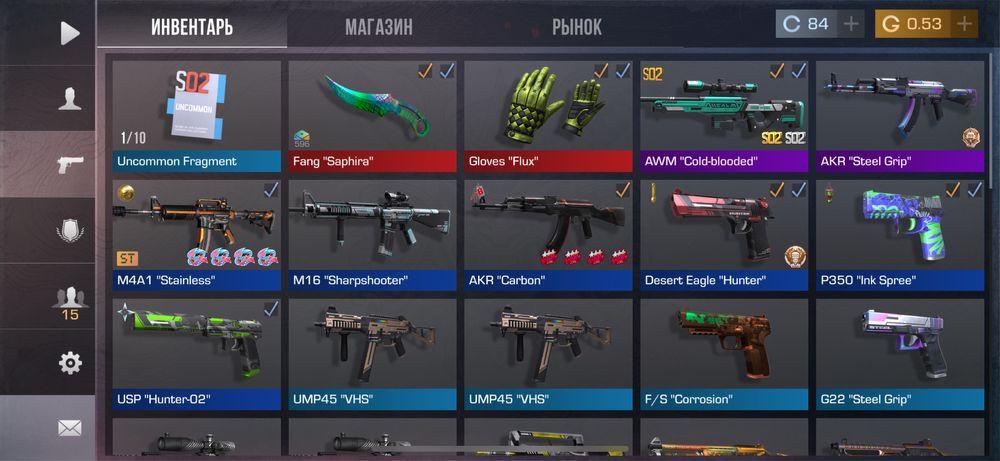
Task: Select the Gloves "Flux" item
Action: click(x=548, y=116)
